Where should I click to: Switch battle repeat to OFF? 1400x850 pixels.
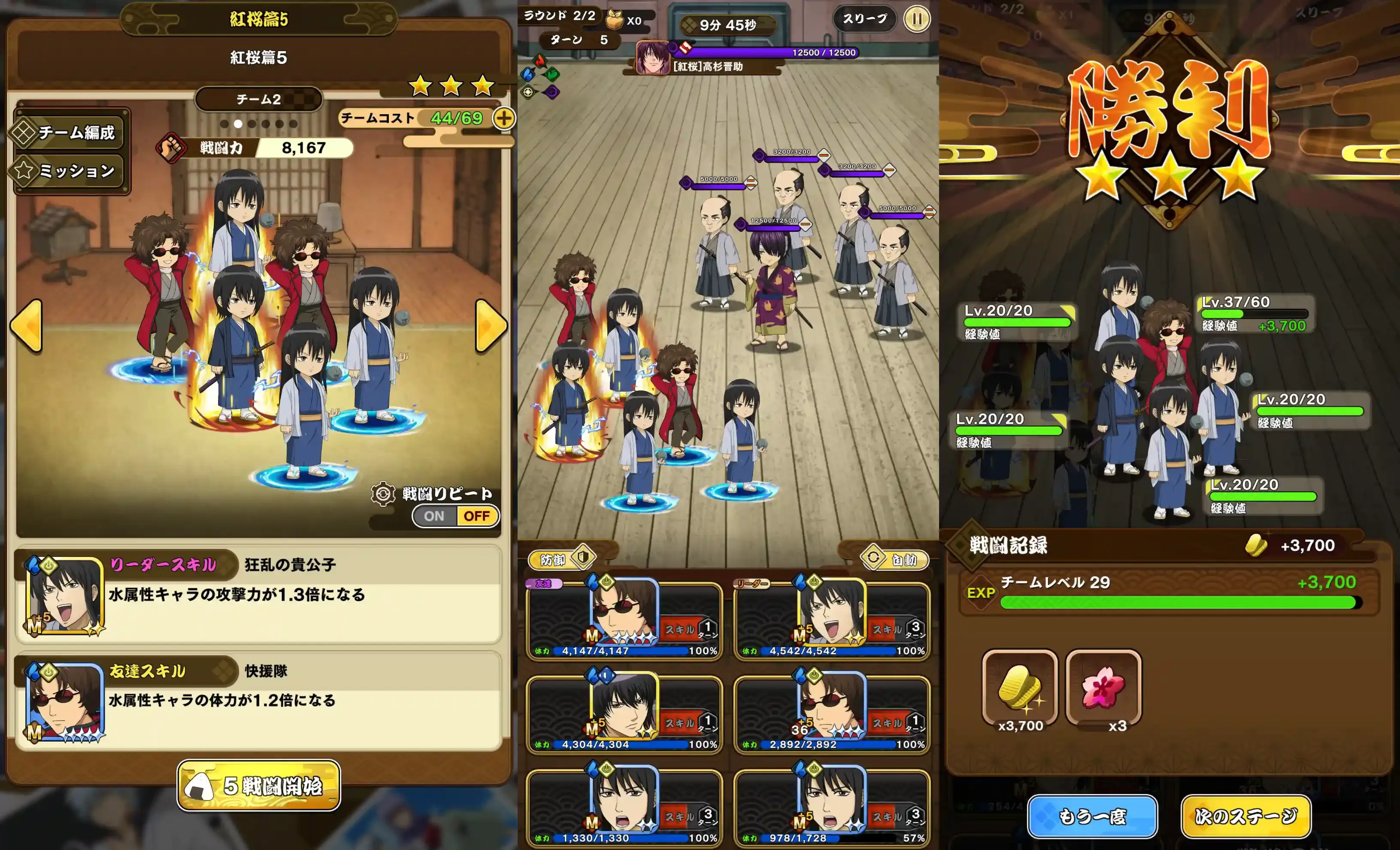[477, 515]
